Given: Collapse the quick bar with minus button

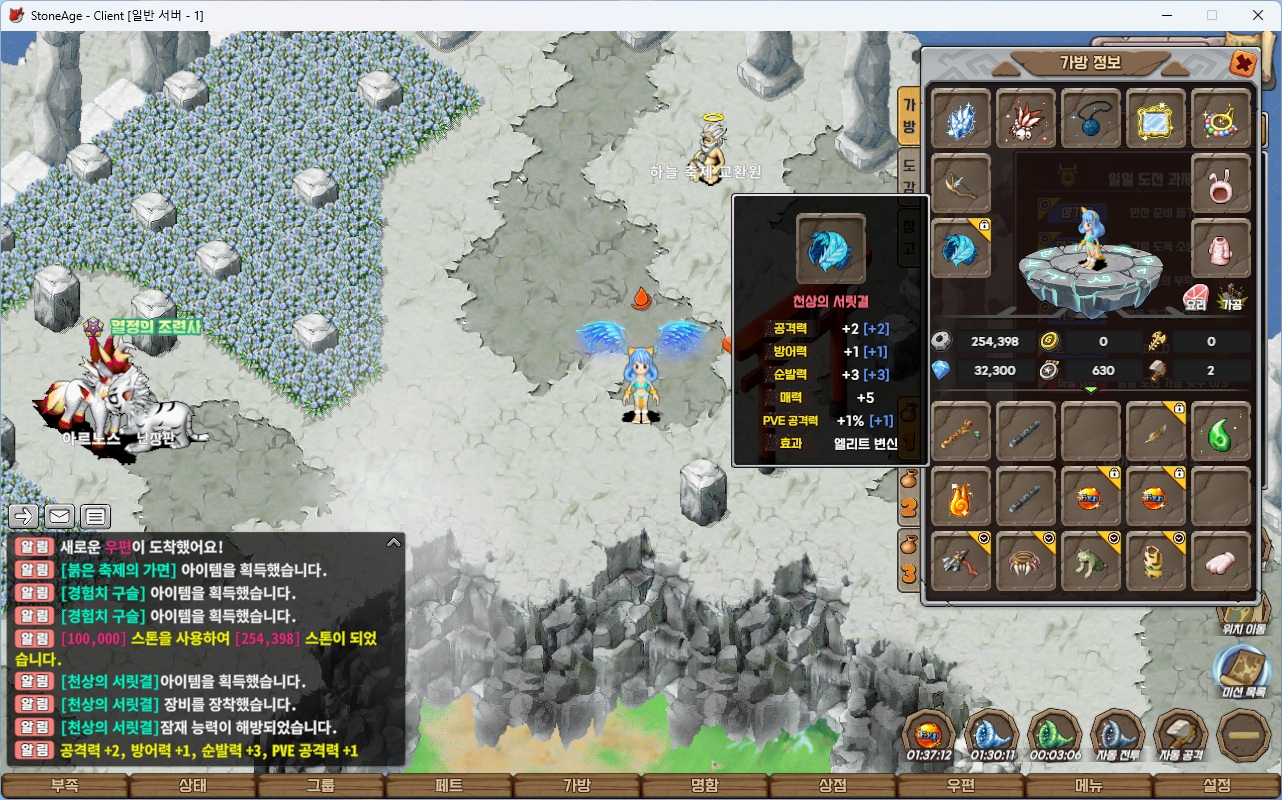Looking at the screenshot, I should click(x=1244, y=735).
